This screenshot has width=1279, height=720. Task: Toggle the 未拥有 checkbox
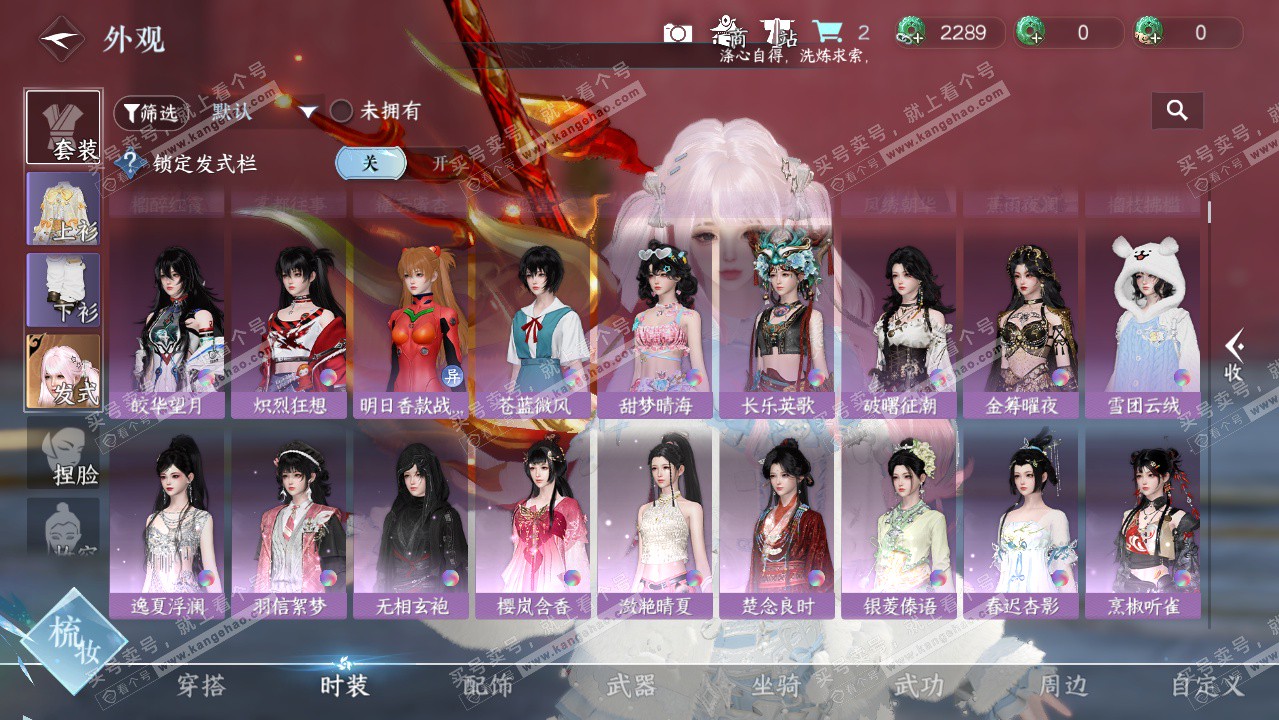point(342,111)
